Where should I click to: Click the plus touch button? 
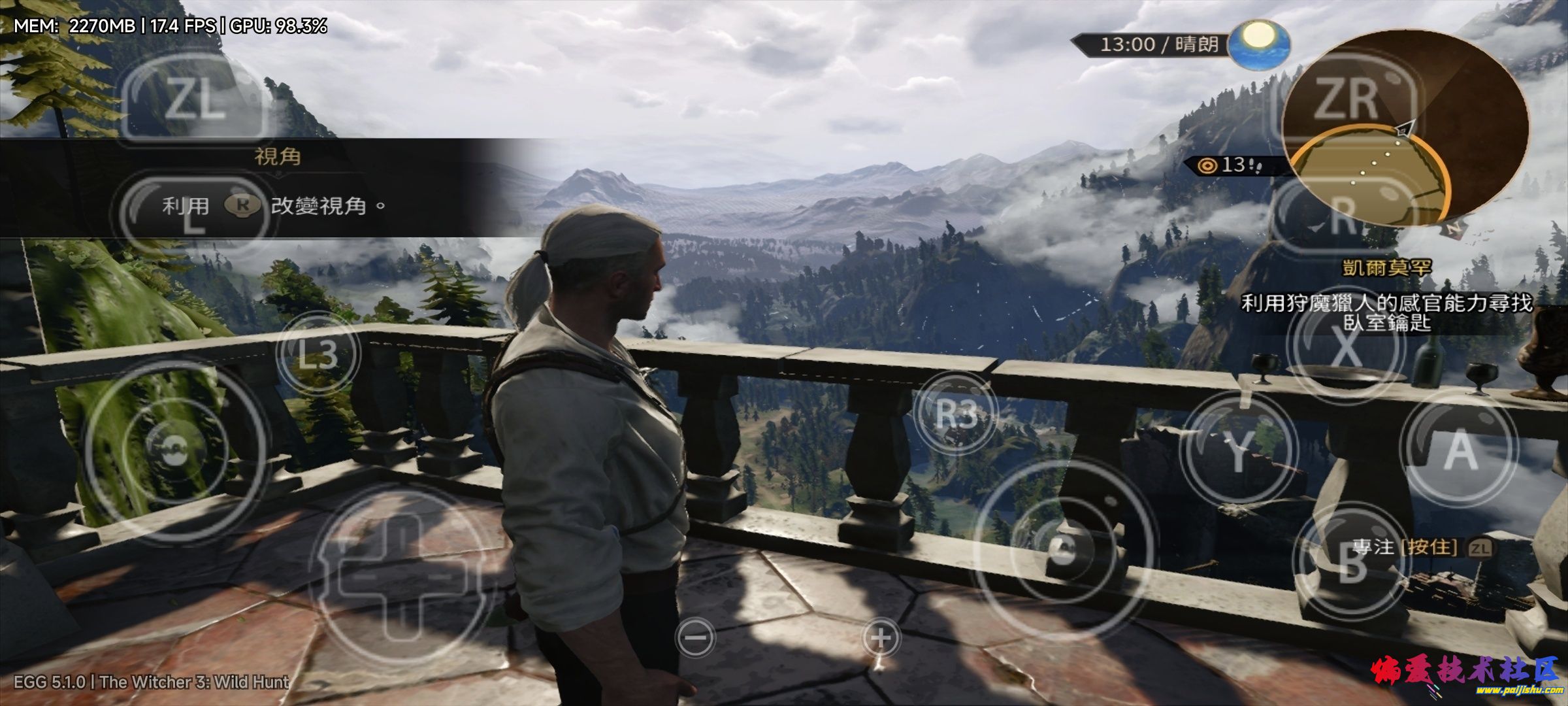coord(881,637)
